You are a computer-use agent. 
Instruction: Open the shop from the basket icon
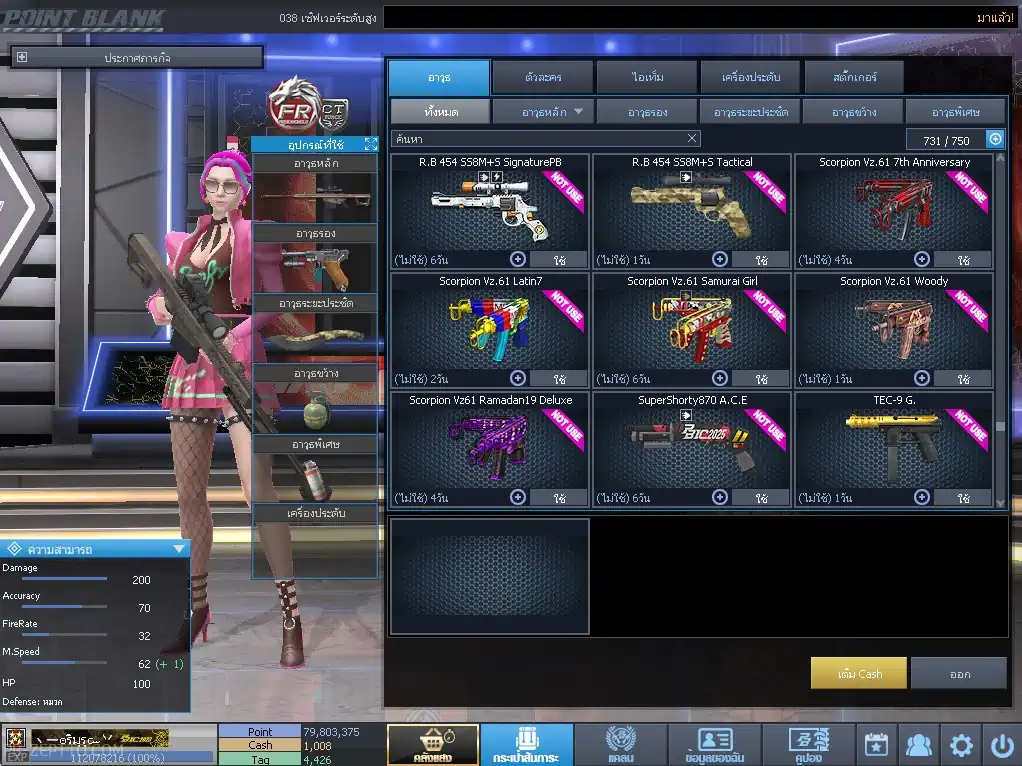click(433, 745)
